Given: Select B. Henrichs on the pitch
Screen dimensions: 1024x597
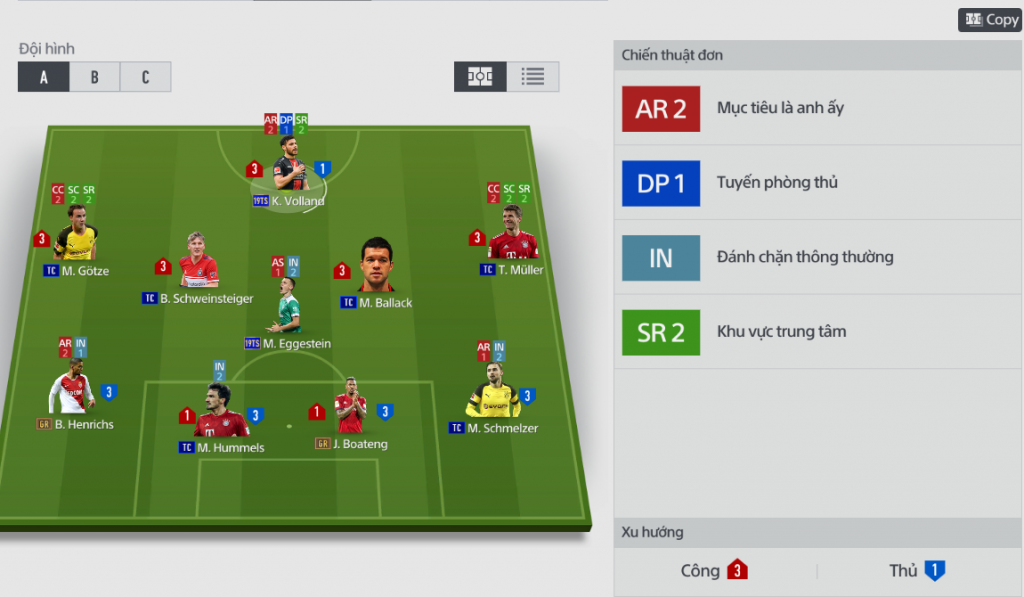Looking at the screenshot, I should click(72, 391).
